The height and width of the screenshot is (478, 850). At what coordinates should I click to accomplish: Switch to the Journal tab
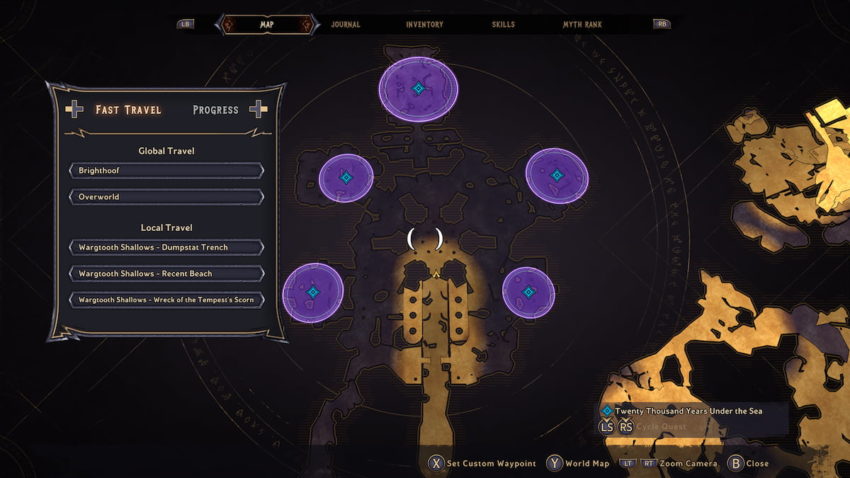click(x=345, y=24)
